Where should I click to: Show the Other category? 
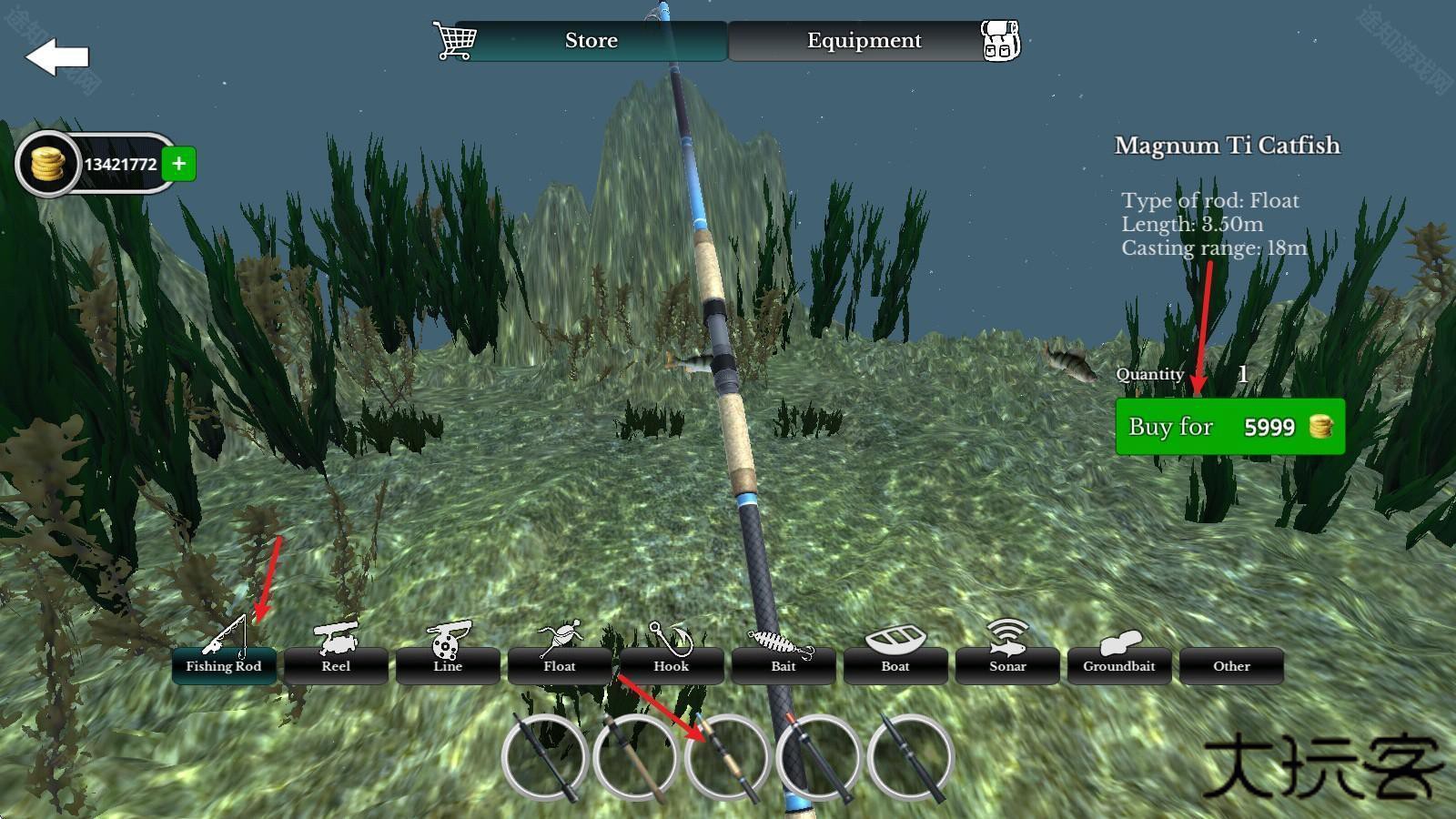tap(1231, 665)
